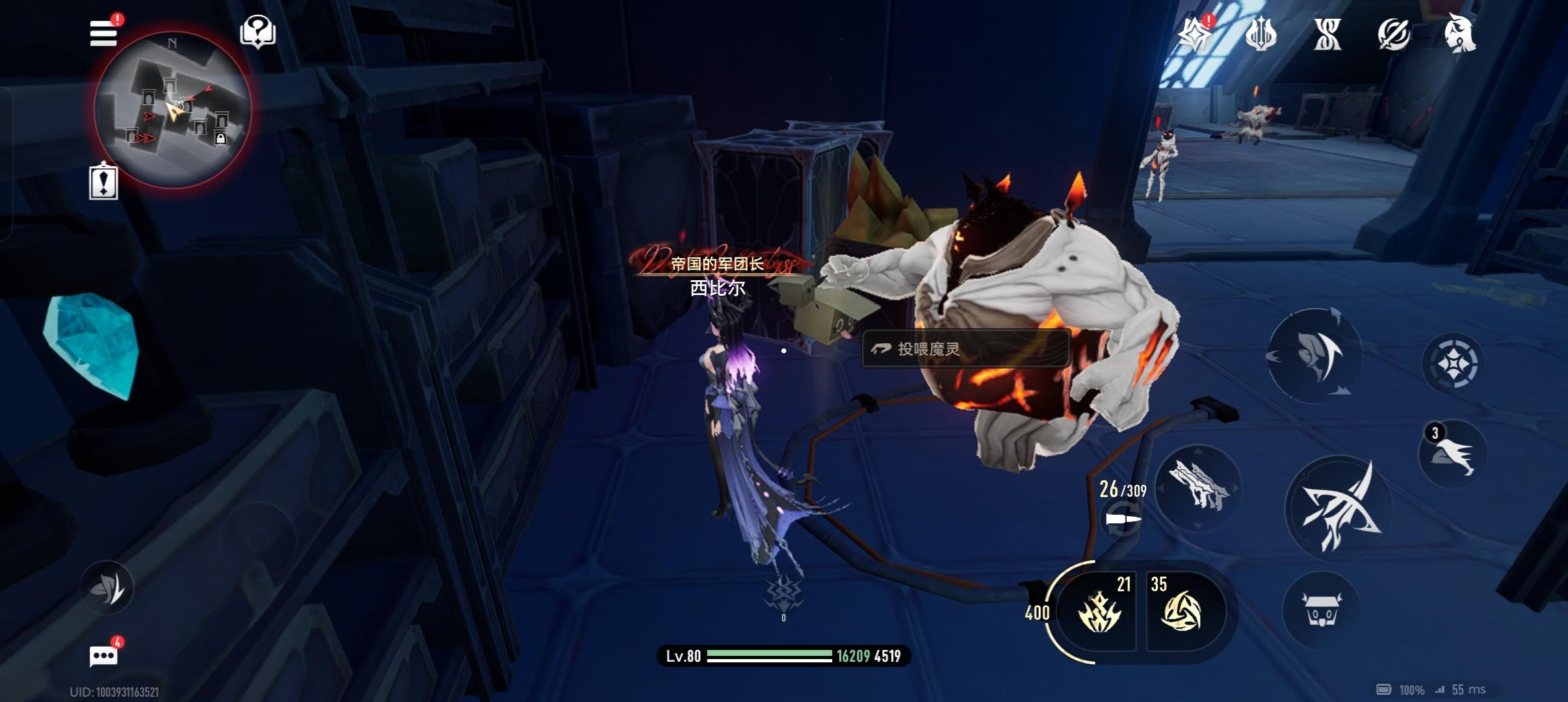
Task: Open the hamburger main menu
Action: [103, 32]
